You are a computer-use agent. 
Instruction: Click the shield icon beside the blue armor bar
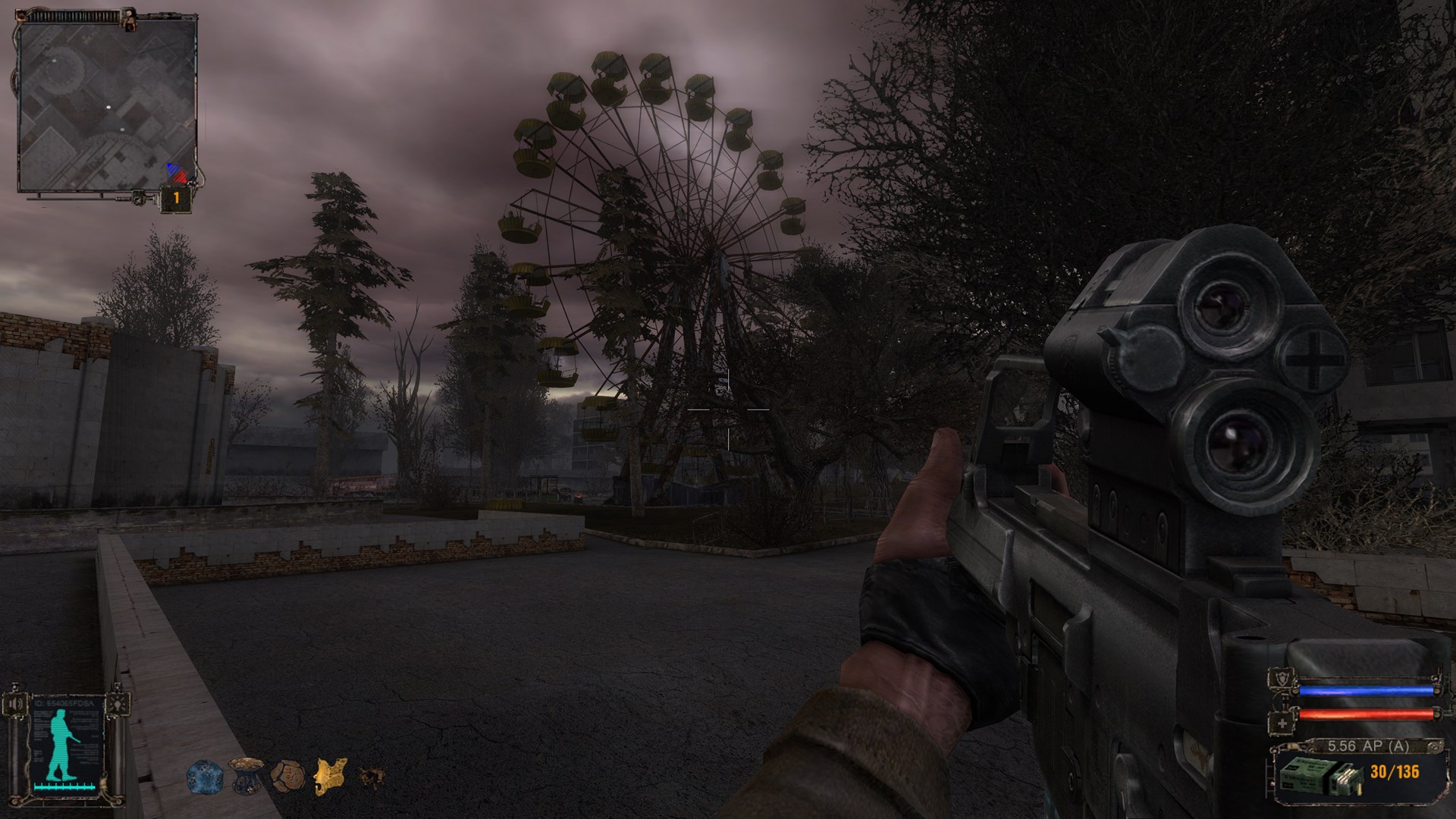(1282, 679)
